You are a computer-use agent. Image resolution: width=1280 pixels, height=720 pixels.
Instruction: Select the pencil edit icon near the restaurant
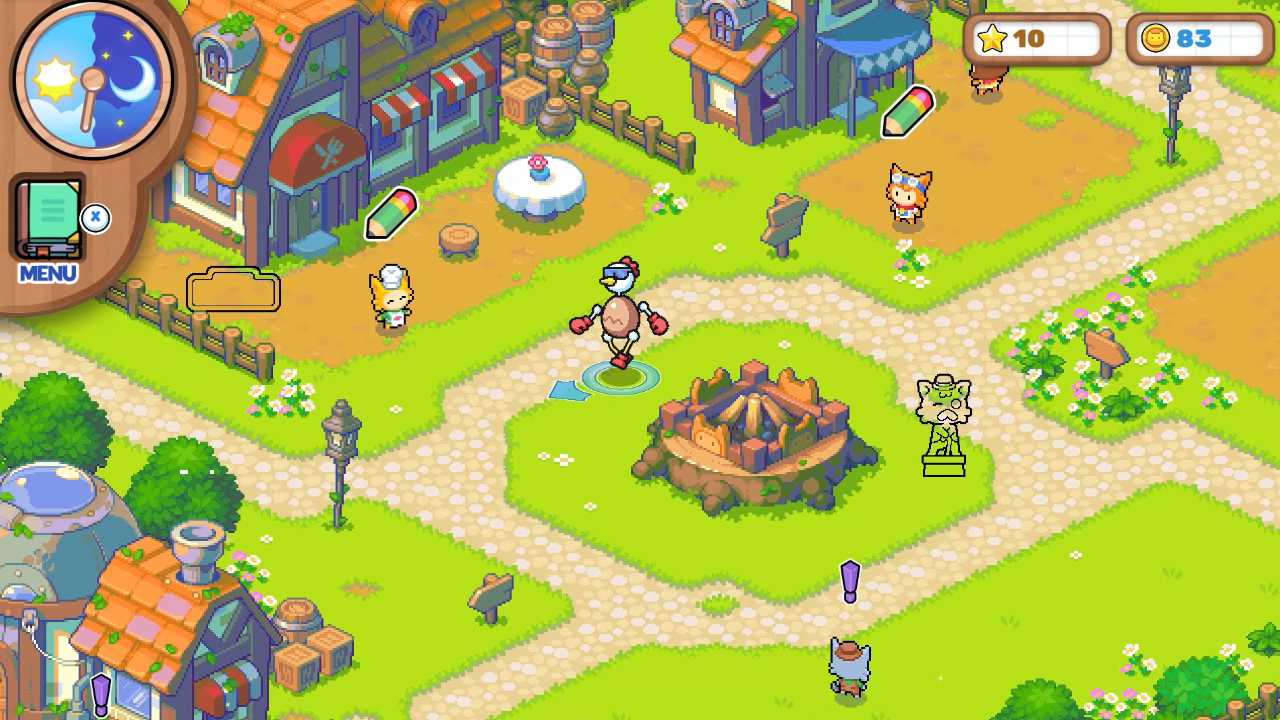click(390, 214)
